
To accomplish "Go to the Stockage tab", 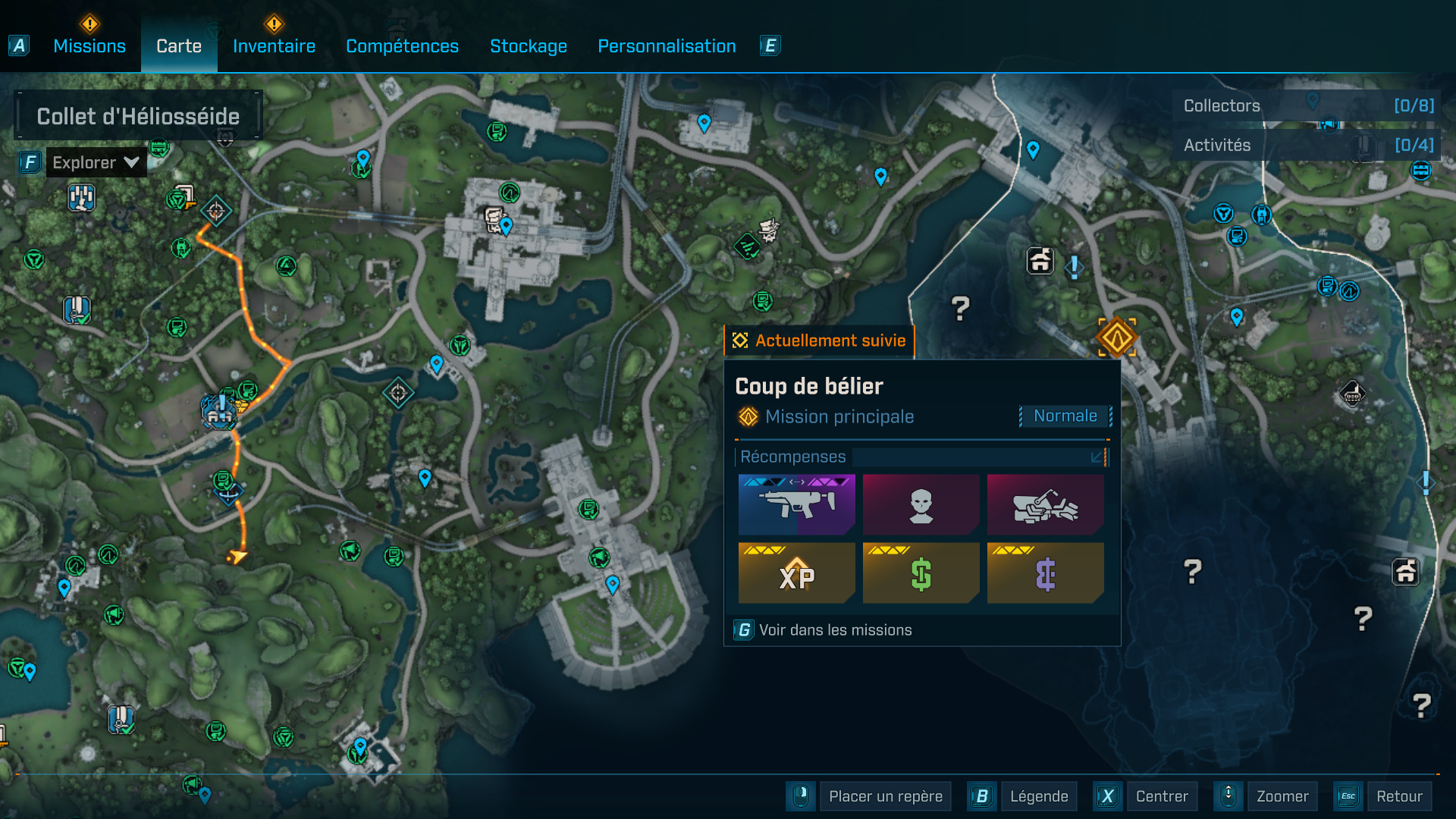I will point(529,46).
